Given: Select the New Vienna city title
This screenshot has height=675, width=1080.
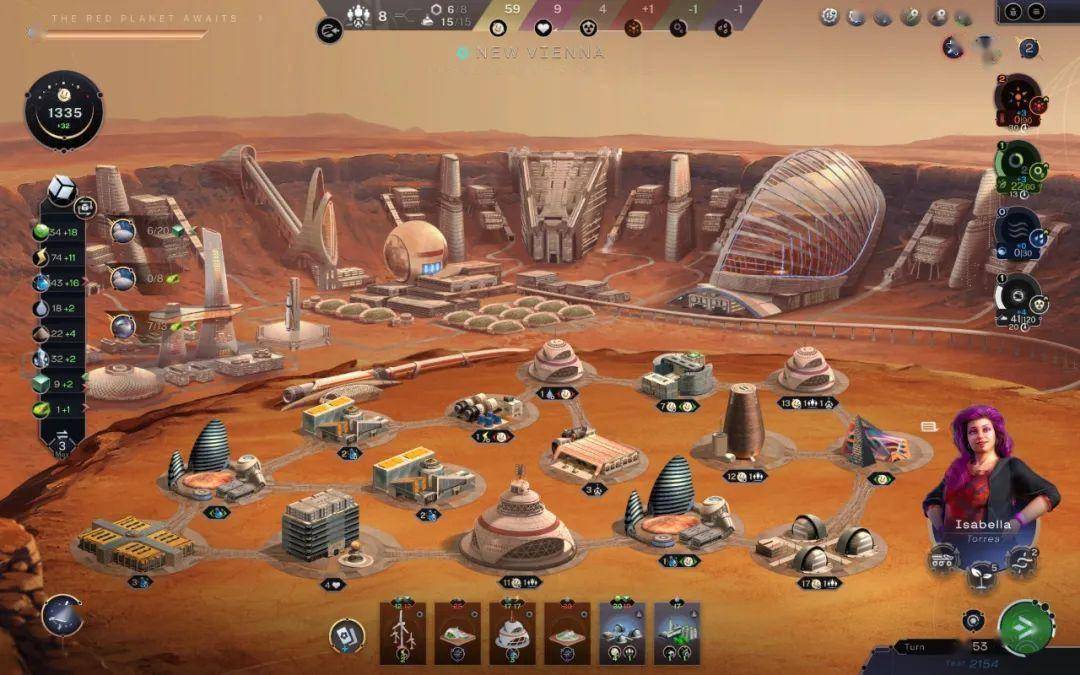Looking at the screenshot, I should point(540,53).
